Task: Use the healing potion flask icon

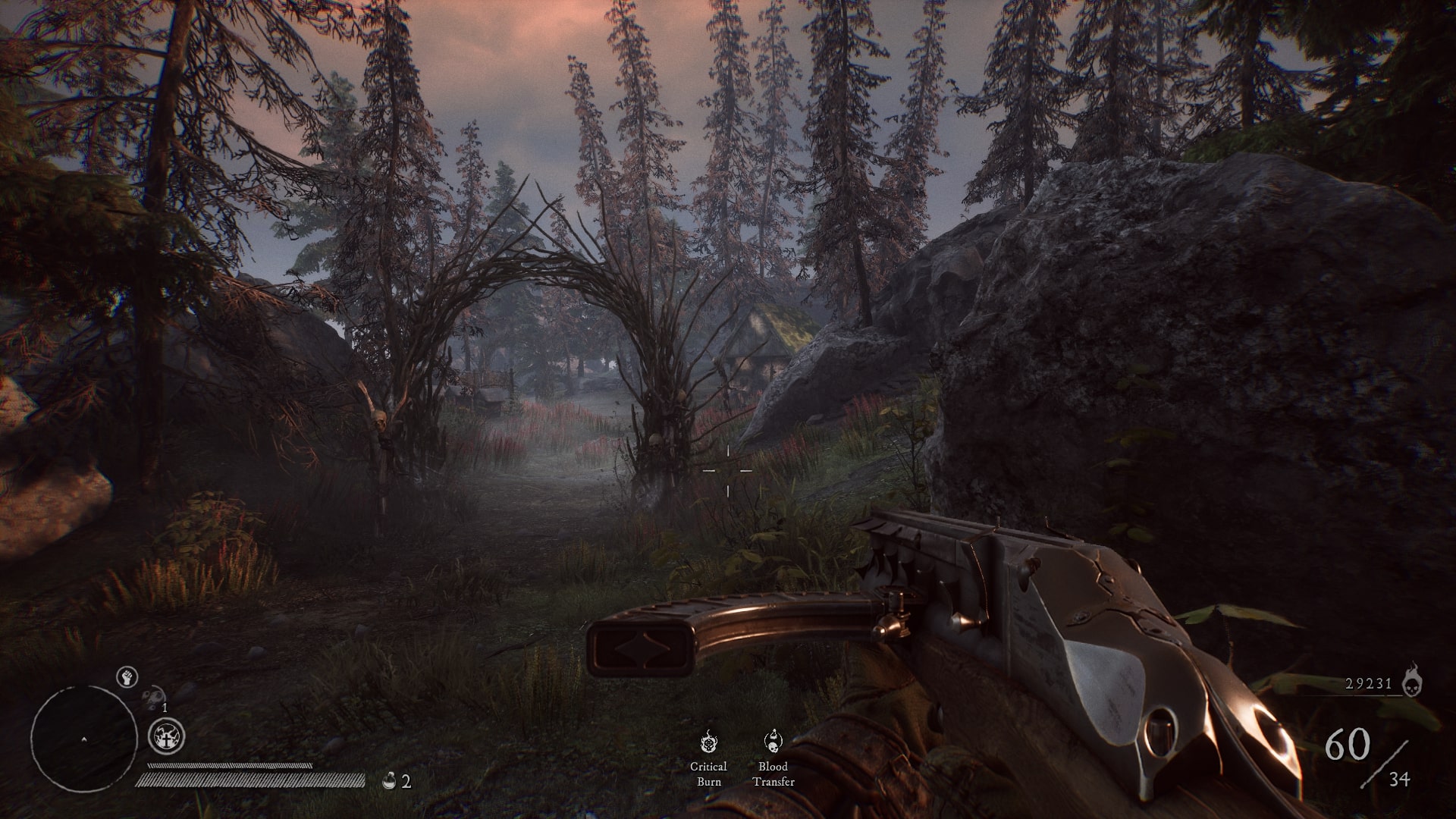Action: point(389,780)
